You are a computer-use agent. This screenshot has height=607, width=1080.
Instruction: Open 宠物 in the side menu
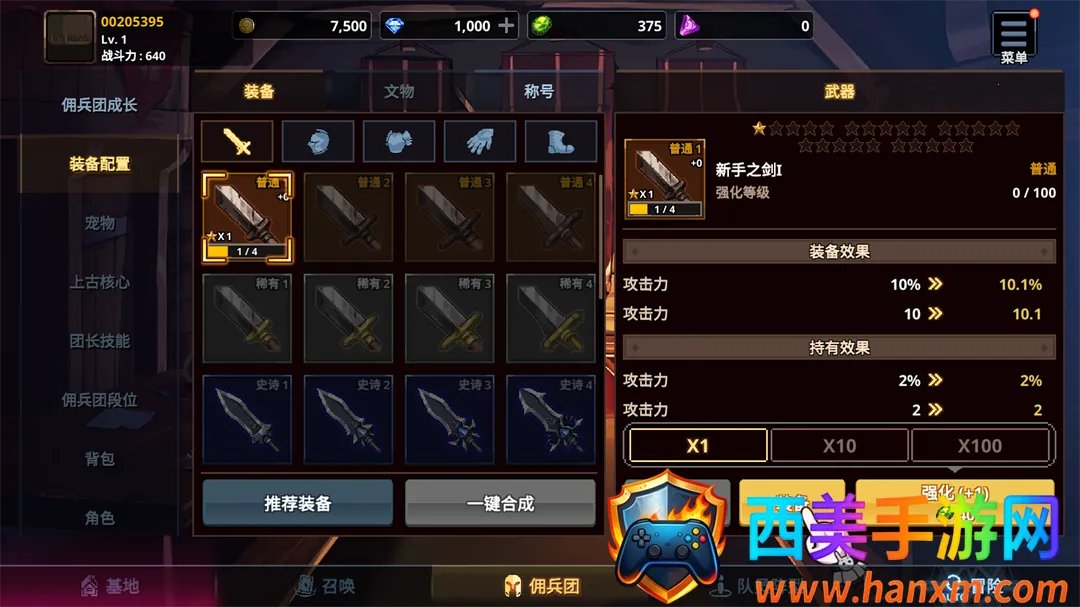pyautogui.click(x=99, y=223)
